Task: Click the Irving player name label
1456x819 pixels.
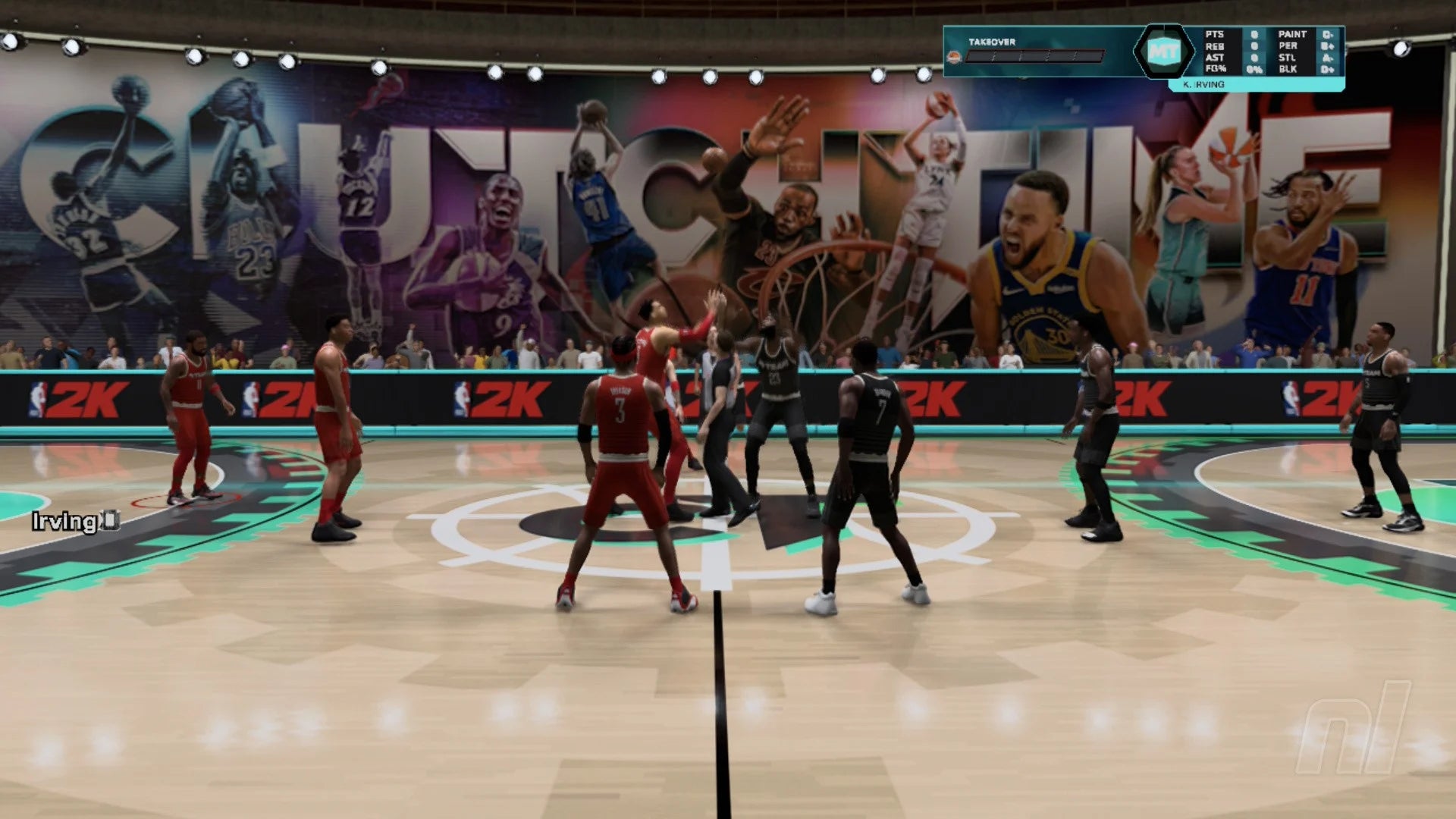Action: [x=64, y=520]
